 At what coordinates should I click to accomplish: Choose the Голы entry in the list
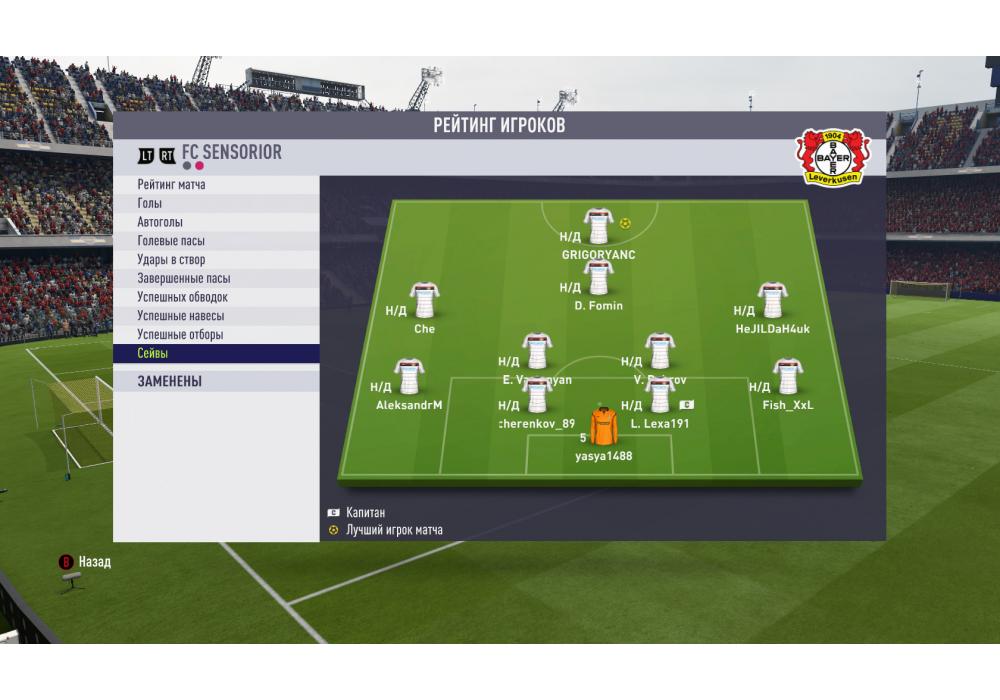coord(216,204)
